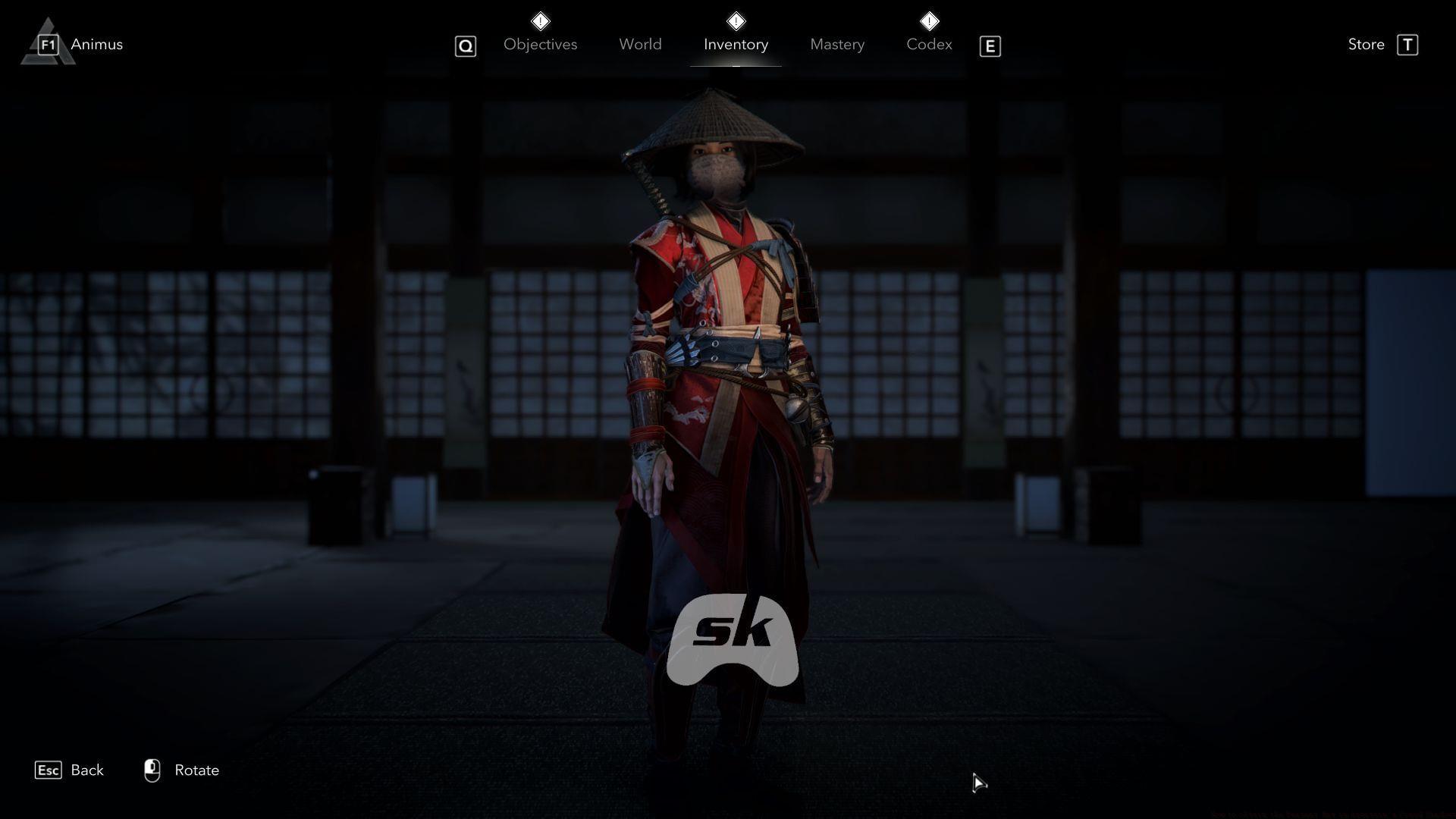Screen dimensions: 1456x819
Task: Switch to the Objectives tab
Action: [x=540, y=45]
